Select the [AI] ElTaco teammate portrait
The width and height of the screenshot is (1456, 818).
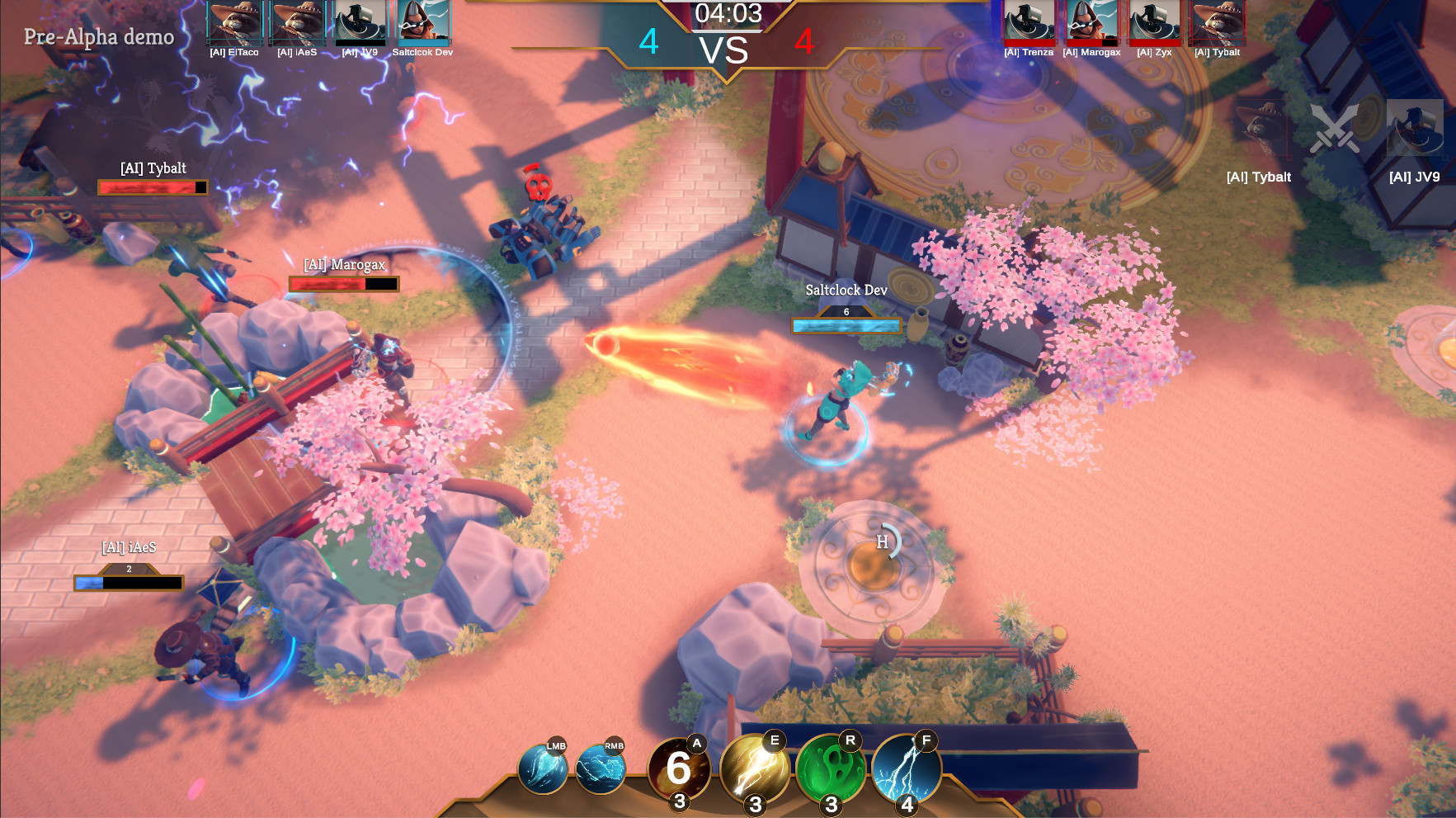234,22
